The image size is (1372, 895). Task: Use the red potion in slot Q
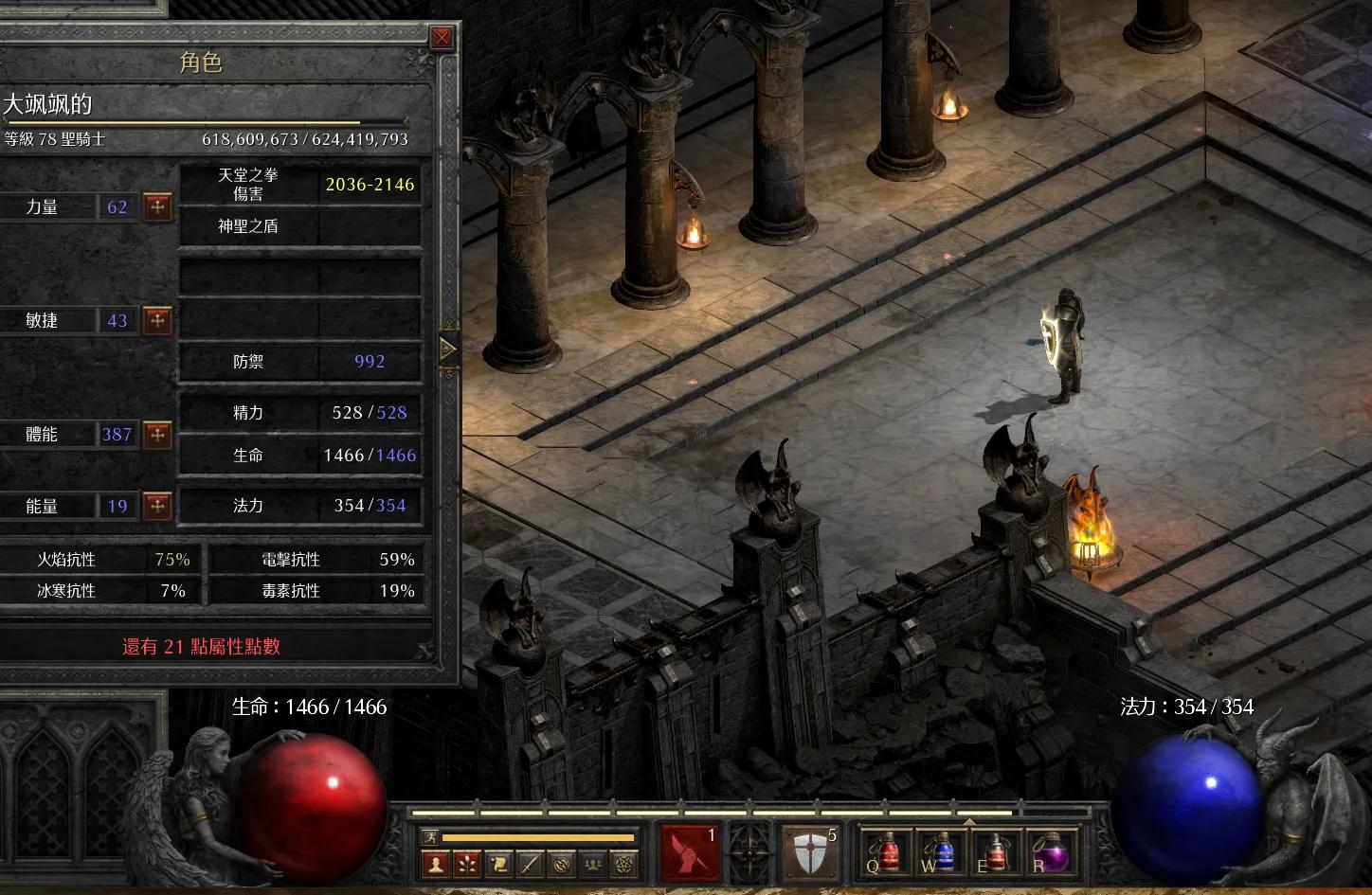tap(884, 851)
